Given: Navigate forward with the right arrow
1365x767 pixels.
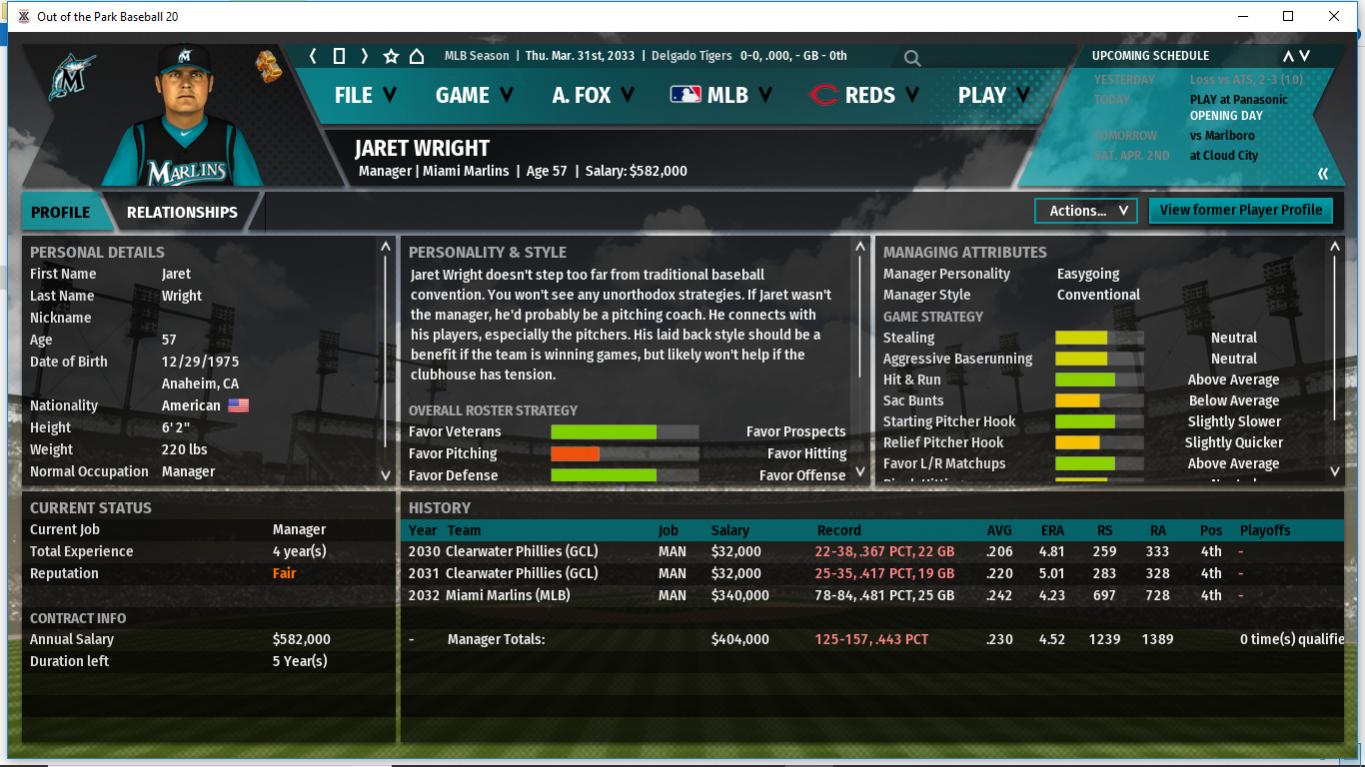Looking at the screenshot, I should click(x=365, y=56).
